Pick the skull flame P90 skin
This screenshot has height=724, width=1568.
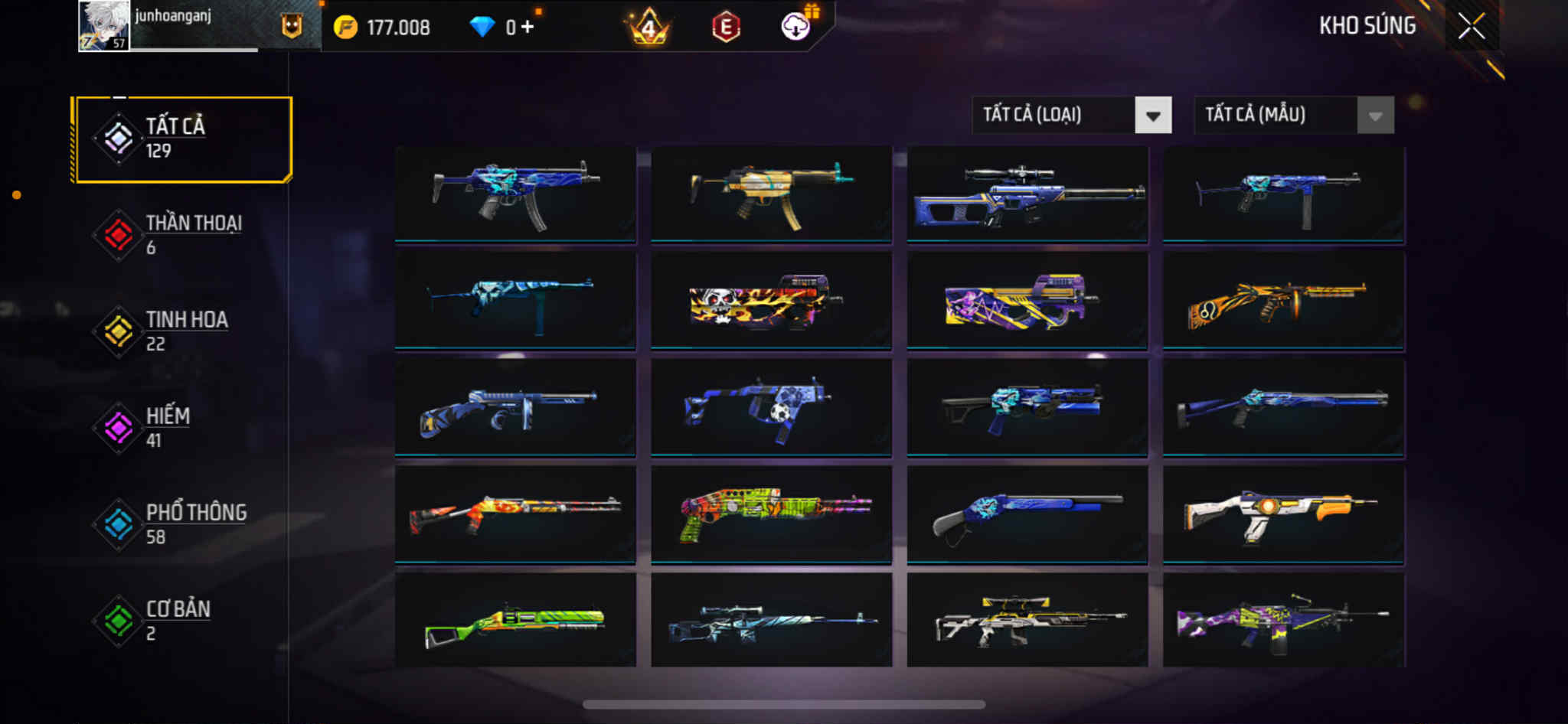click(771, 302)
